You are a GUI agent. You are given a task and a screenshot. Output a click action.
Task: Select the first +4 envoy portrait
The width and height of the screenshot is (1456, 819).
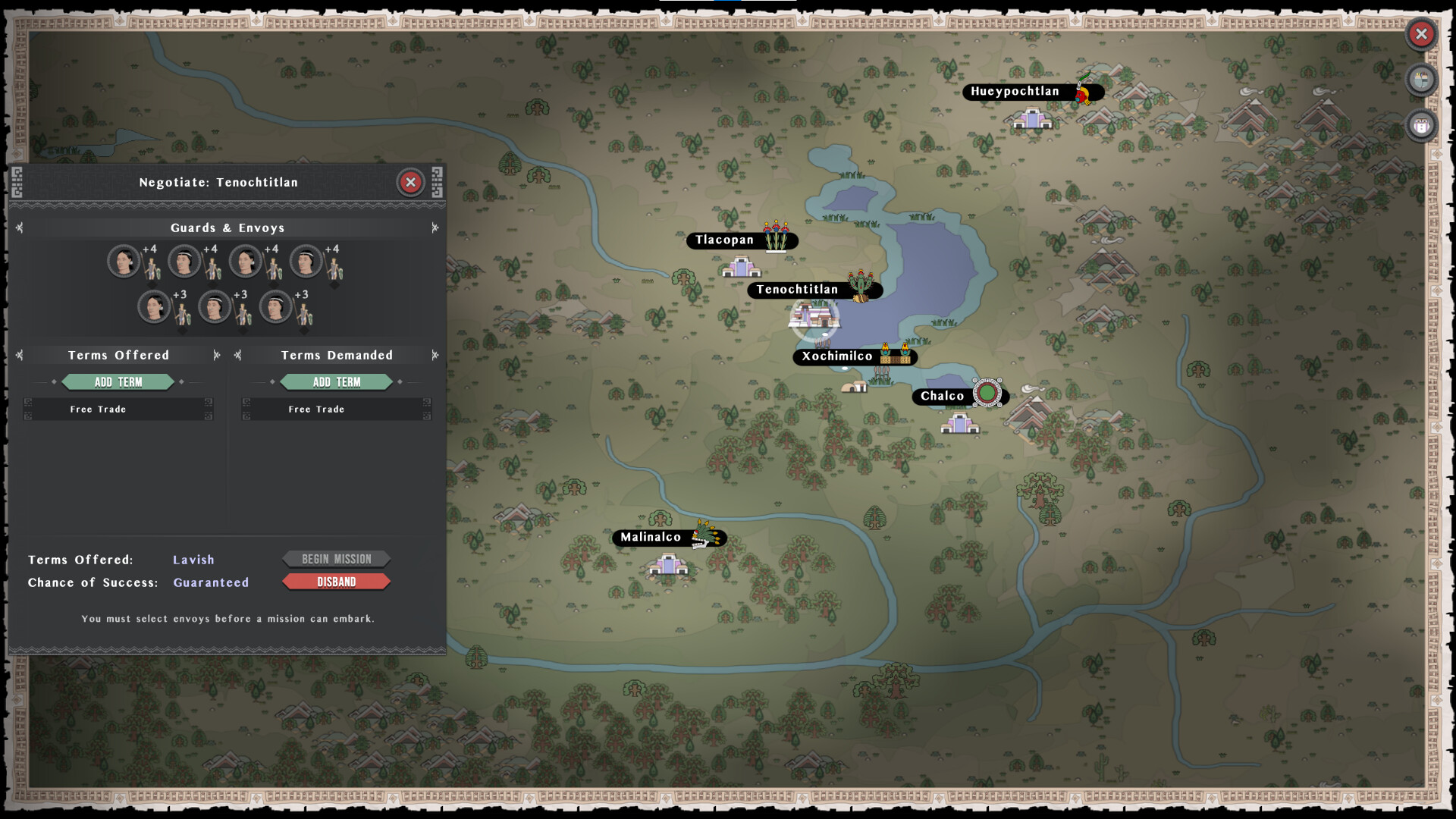[x=124, y=260]
